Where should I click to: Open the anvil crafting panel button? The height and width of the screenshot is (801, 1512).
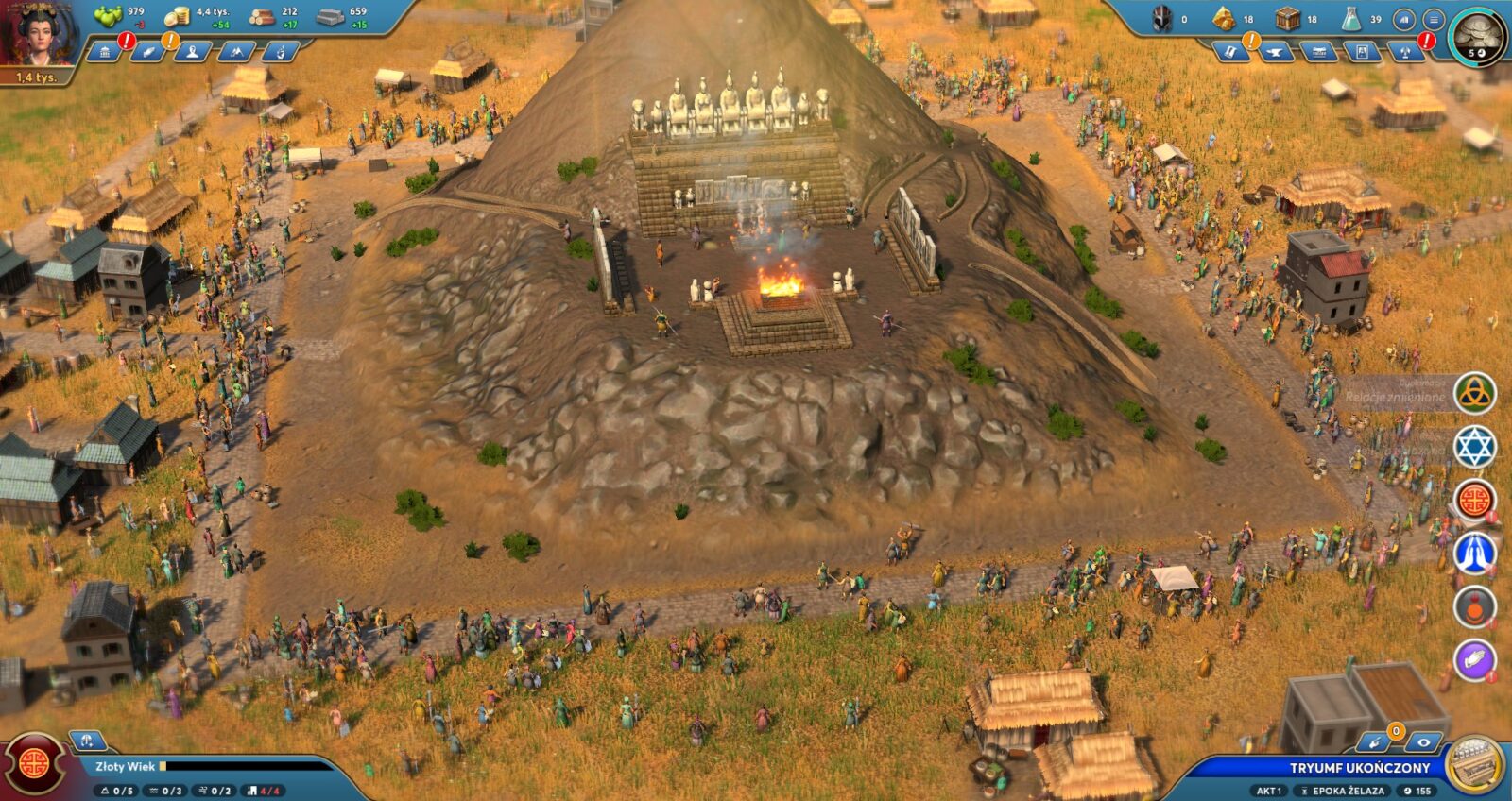tap(1275, 52)
